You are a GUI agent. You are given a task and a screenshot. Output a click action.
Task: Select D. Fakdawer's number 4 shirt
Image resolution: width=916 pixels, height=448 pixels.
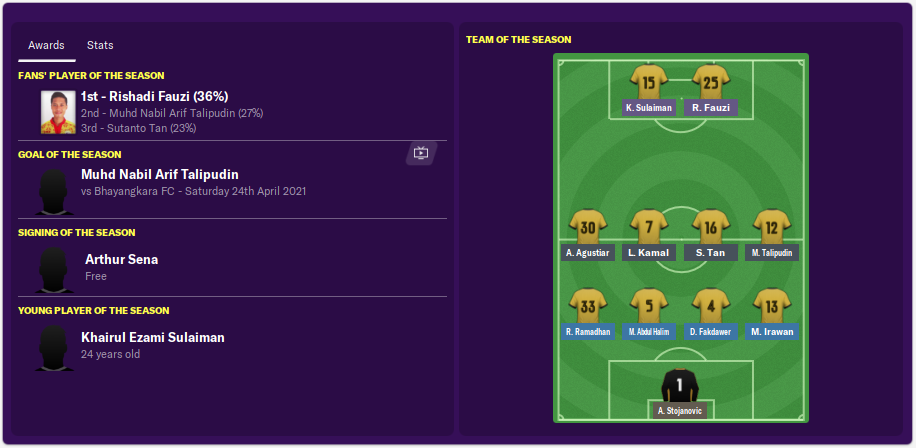(x=711, y=308)
